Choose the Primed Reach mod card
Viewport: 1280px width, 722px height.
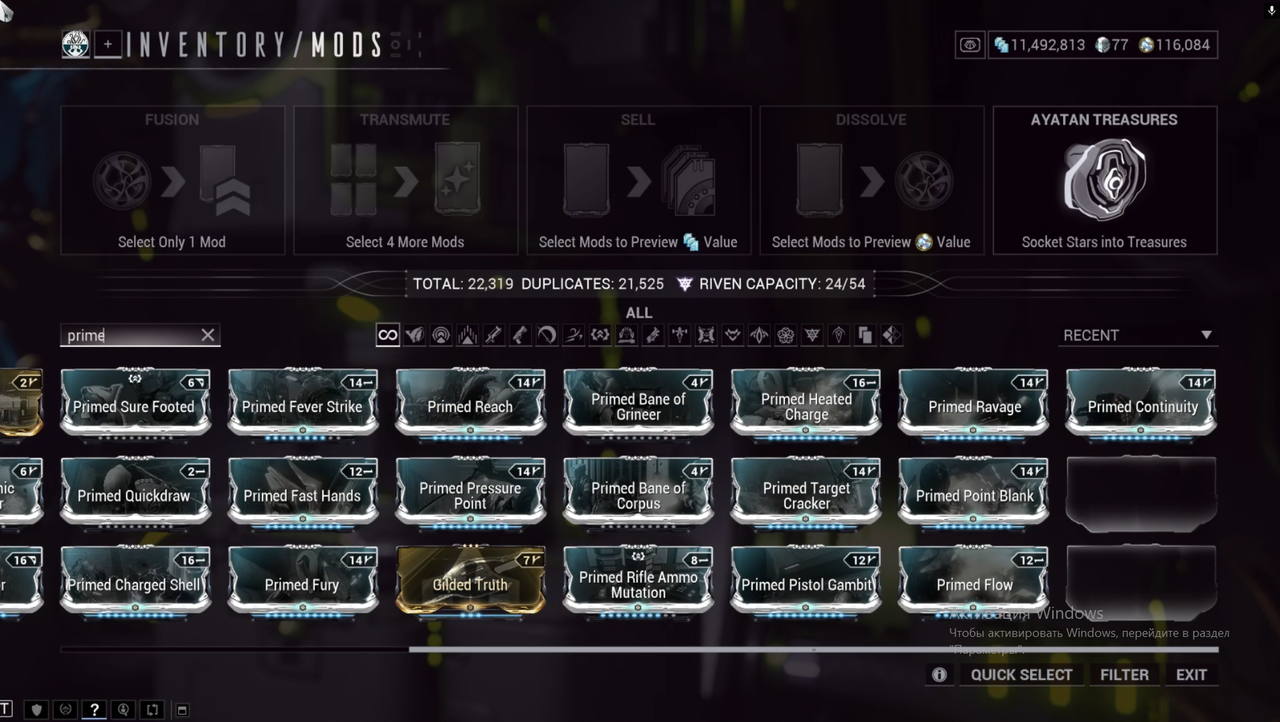(470, 403)
